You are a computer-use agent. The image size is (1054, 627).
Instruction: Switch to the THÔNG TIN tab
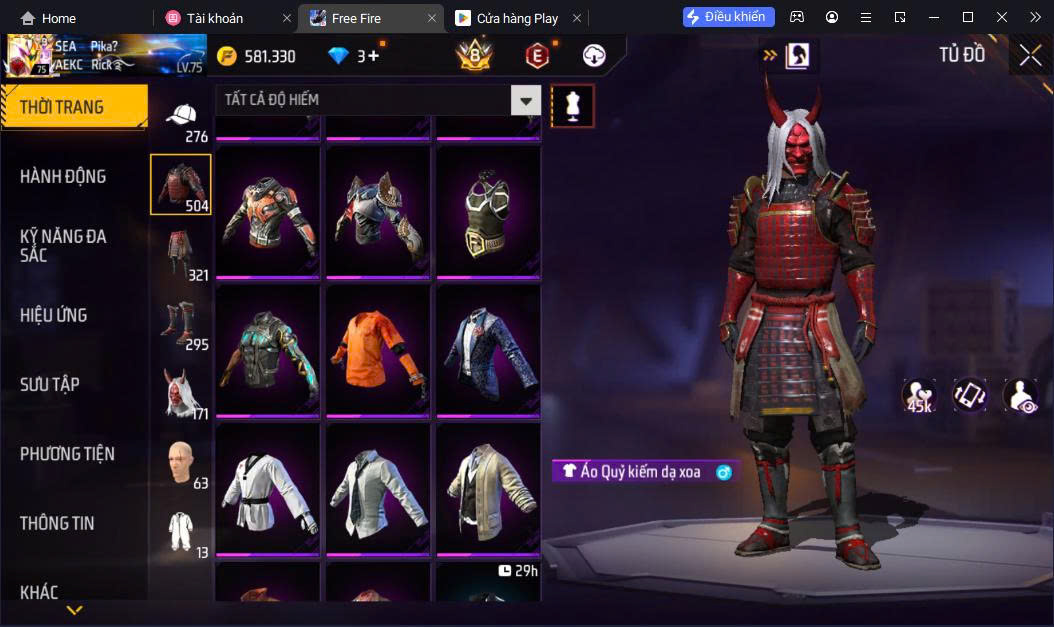pos(57,523)
